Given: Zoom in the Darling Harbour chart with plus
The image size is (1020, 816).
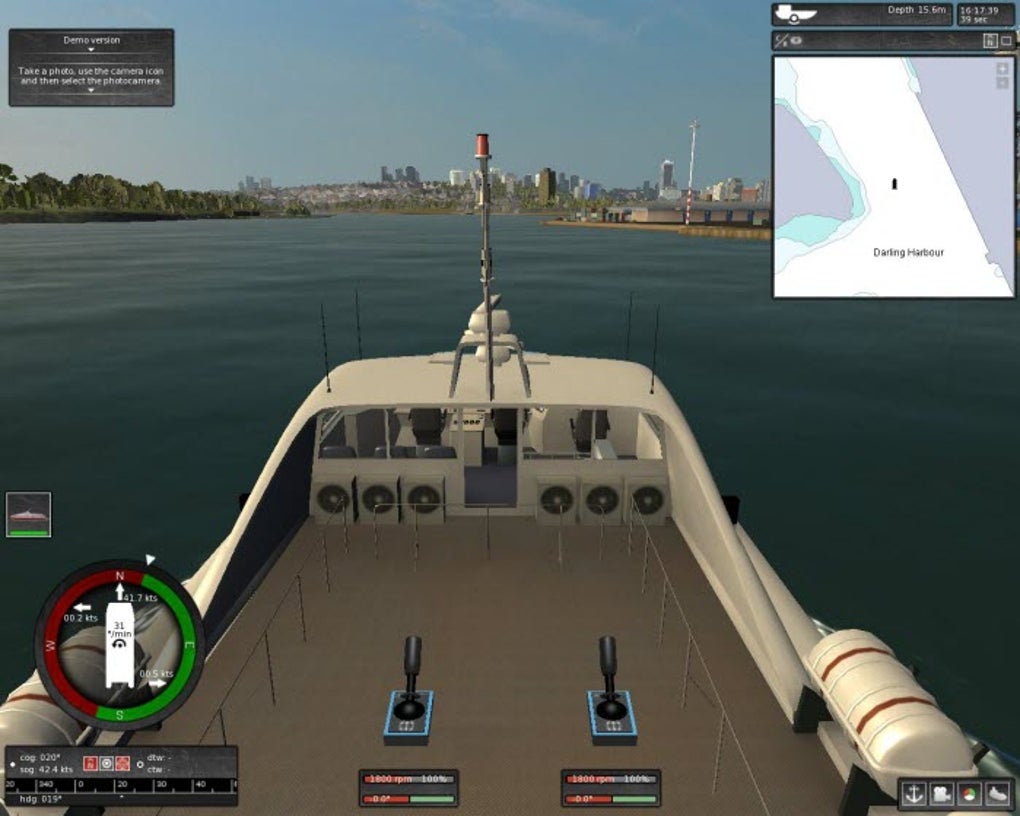Looking at the screenshot, I should click(1002, 69).
